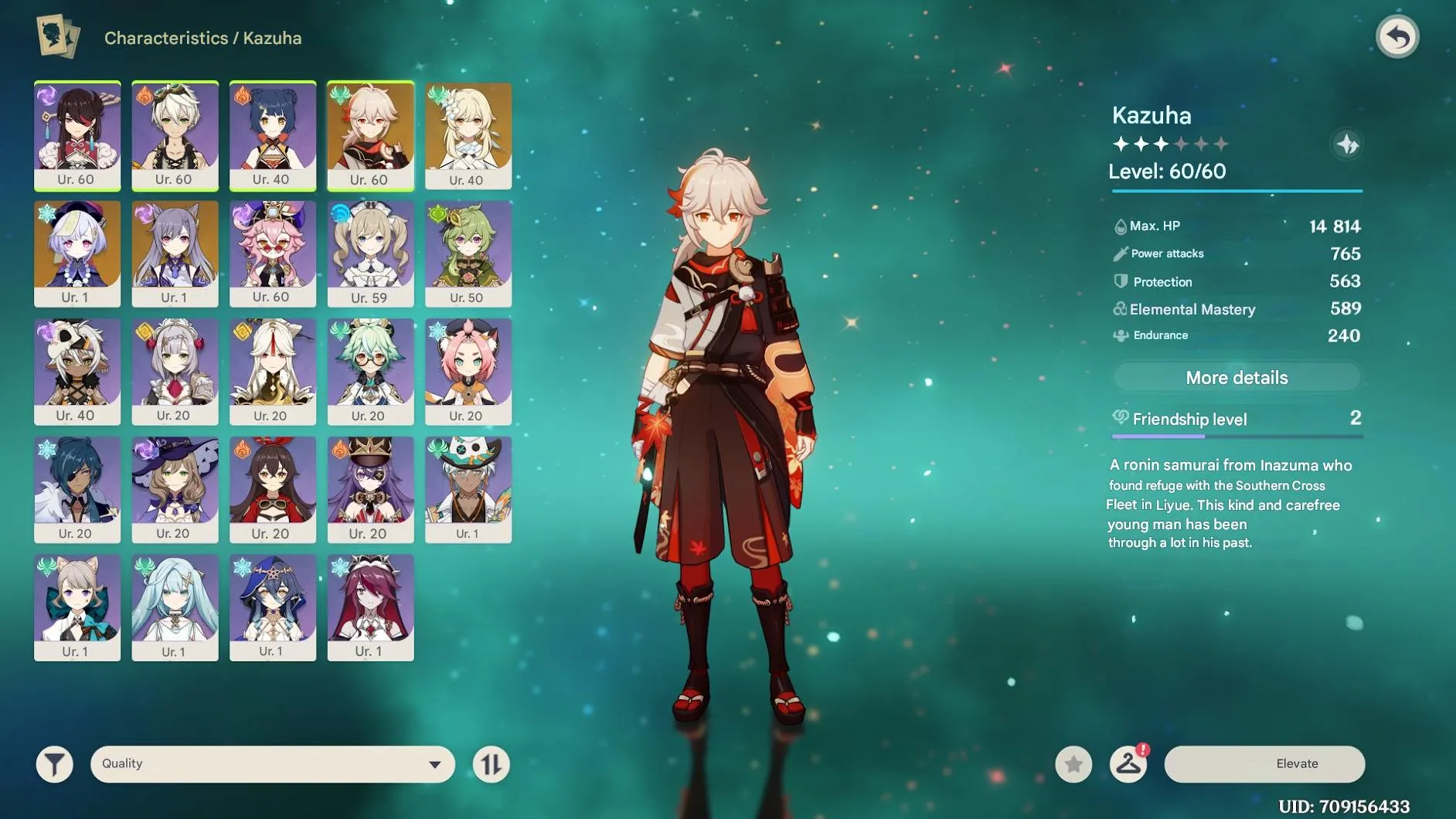This screenshot has height=819, width=1456.
Task: Toggle the sort order icon beside Quality
Action: coord(492,763)
